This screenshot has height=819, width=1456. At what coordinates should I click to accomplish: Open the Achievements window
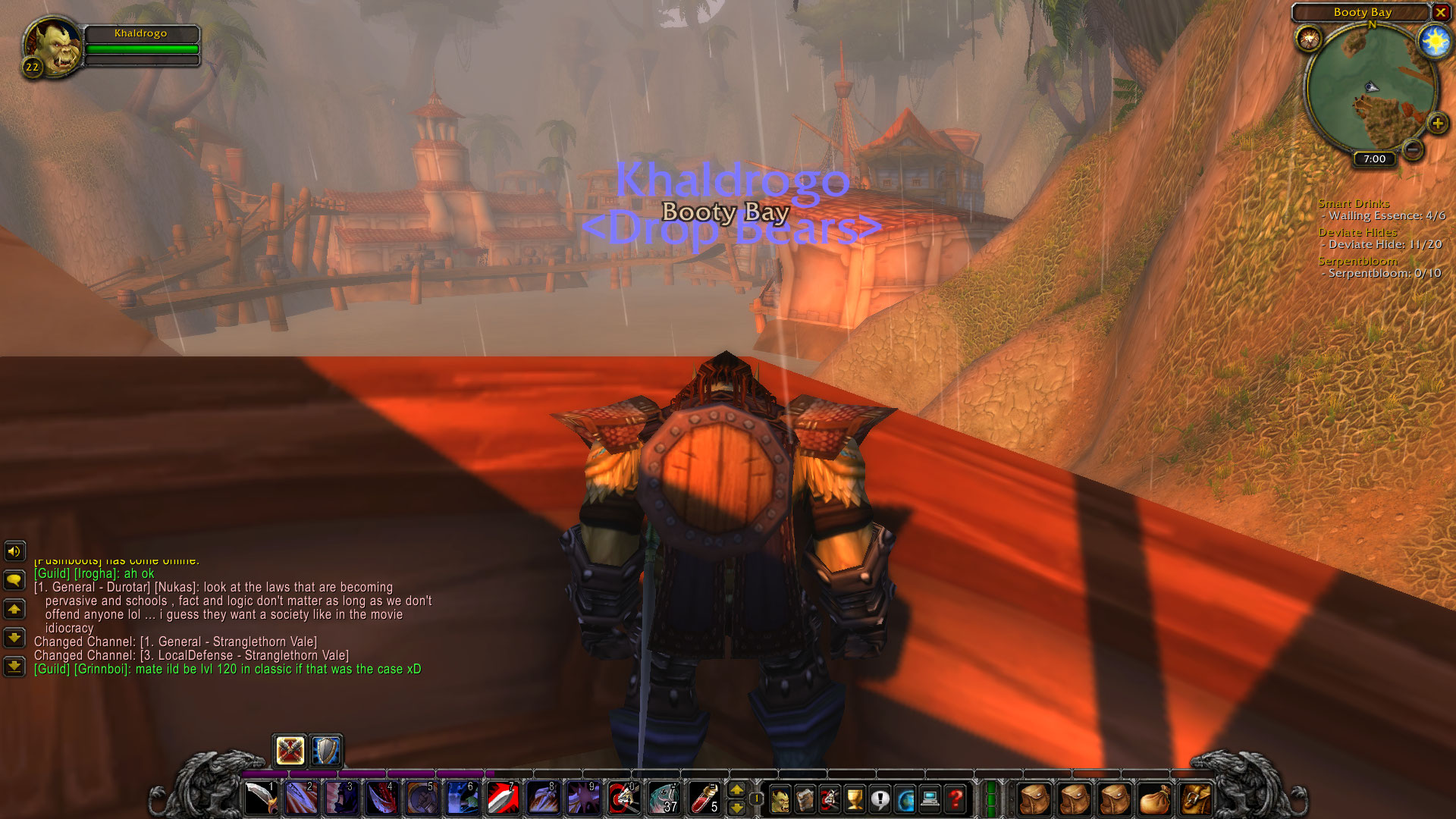click(x=855, y=798)
